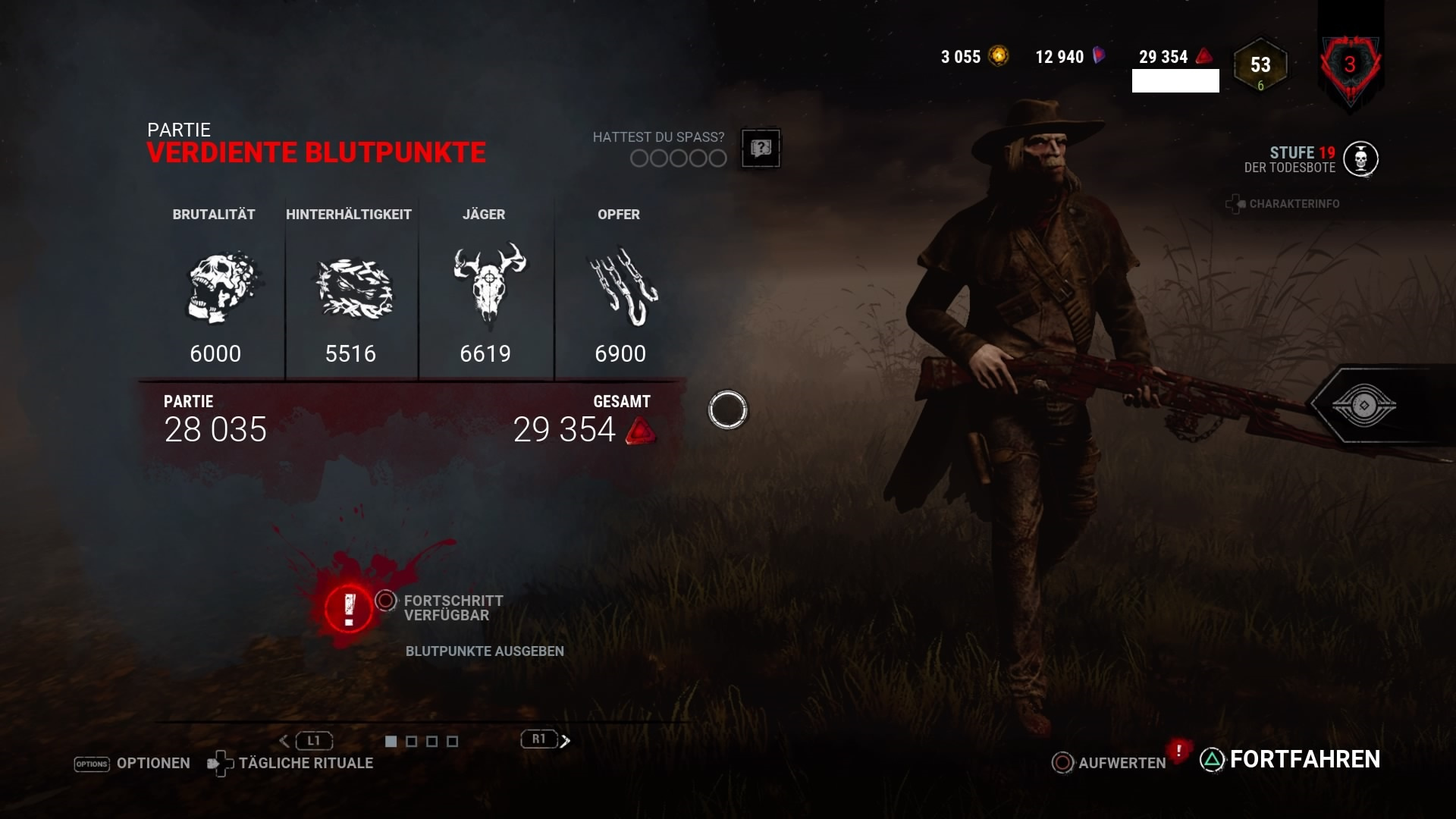Viewport: 1456px width, 819px height.
Task: Click the question mark feedback icon
Action: pos(761,148)
